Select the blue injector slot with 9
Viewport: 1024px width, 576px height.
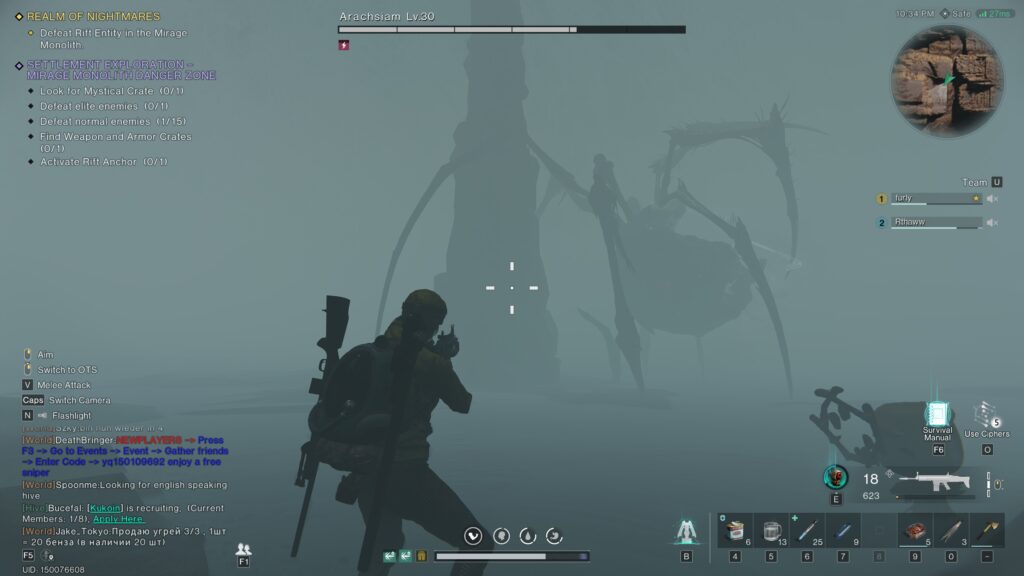843,531
